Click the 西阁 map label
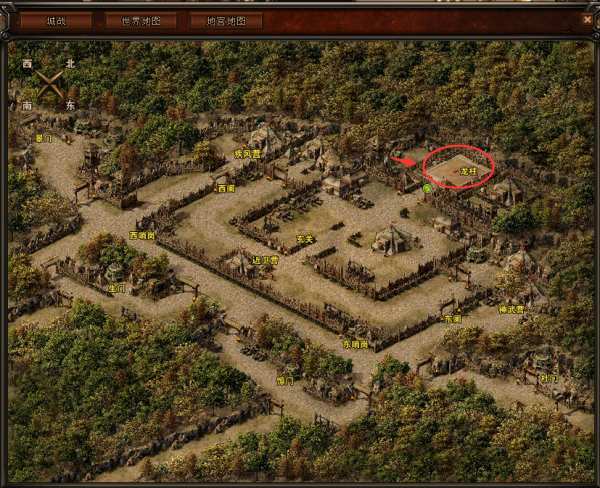The image size is (600, 488). coord(226,187)
